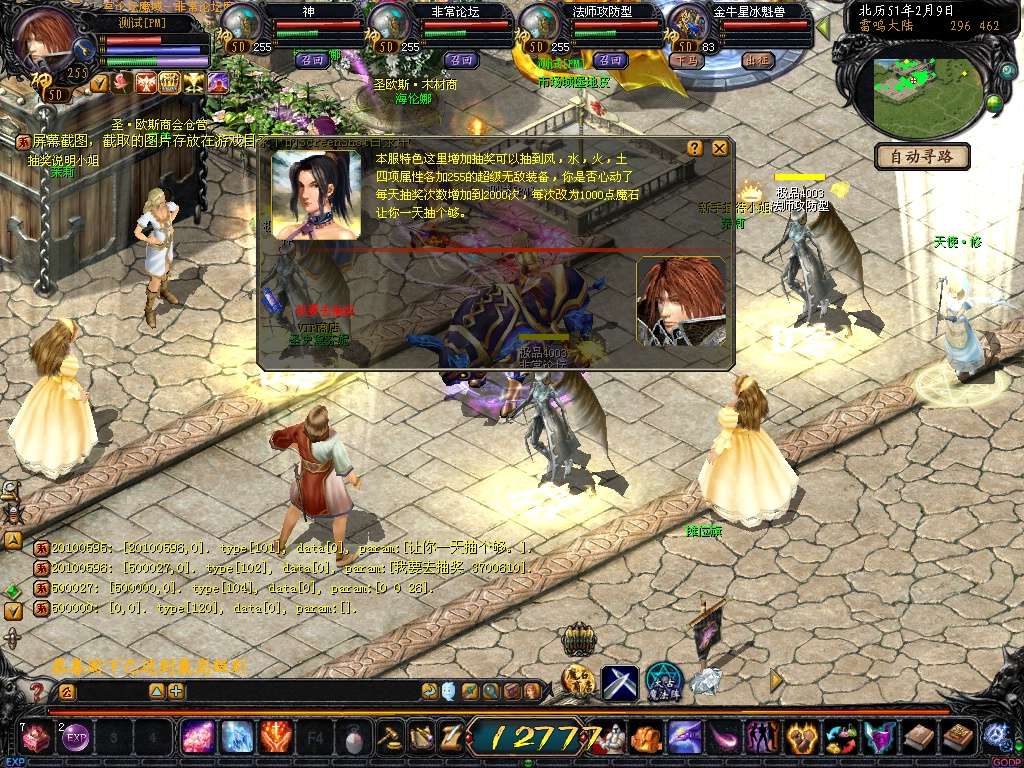Close the lottery NPC dialogue window
Screen dimensions: 1024x768
(x=719, y=148)
